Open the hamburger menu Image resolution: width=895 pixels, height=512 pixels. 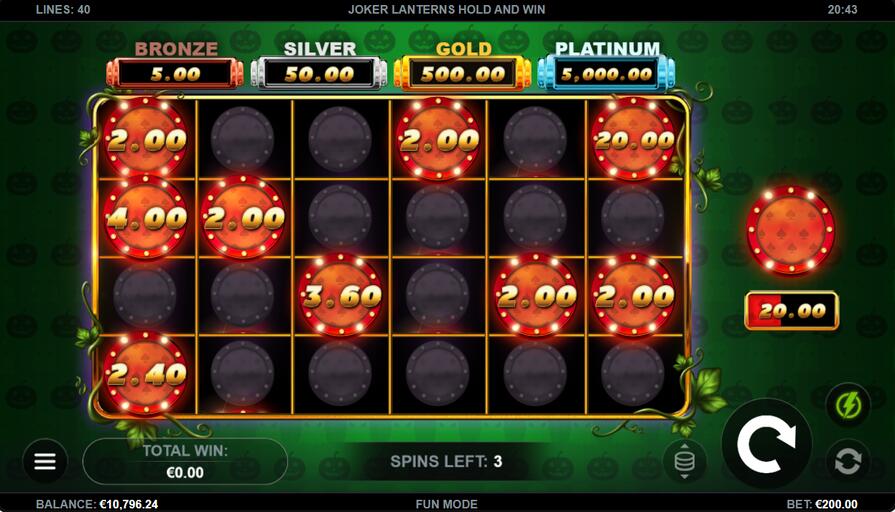tap(45, 462)
